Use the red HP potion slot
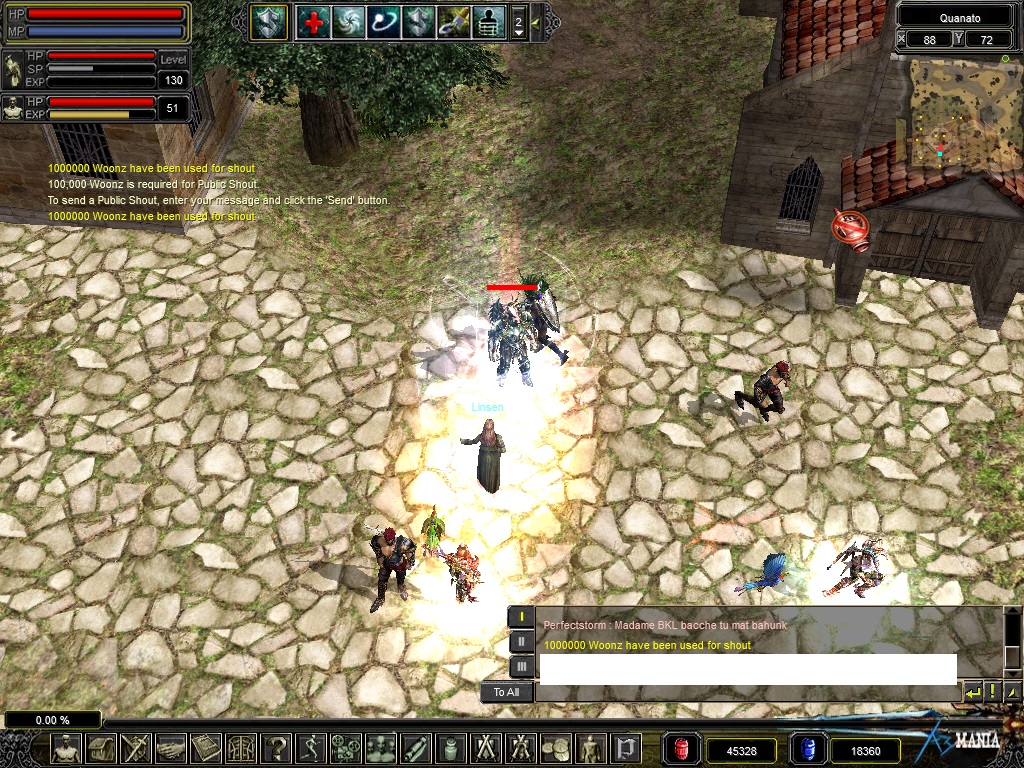The width and height of the screenshot is (1024, 768). coord(682,749)
